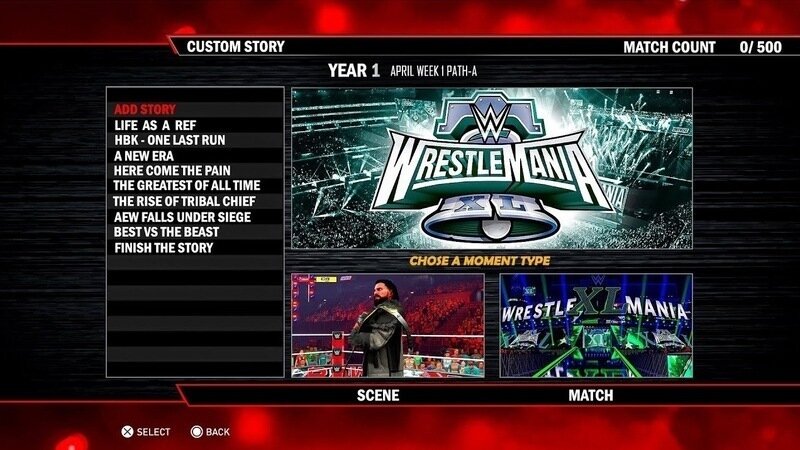Open the Finish the Story entry

(163, 248)
